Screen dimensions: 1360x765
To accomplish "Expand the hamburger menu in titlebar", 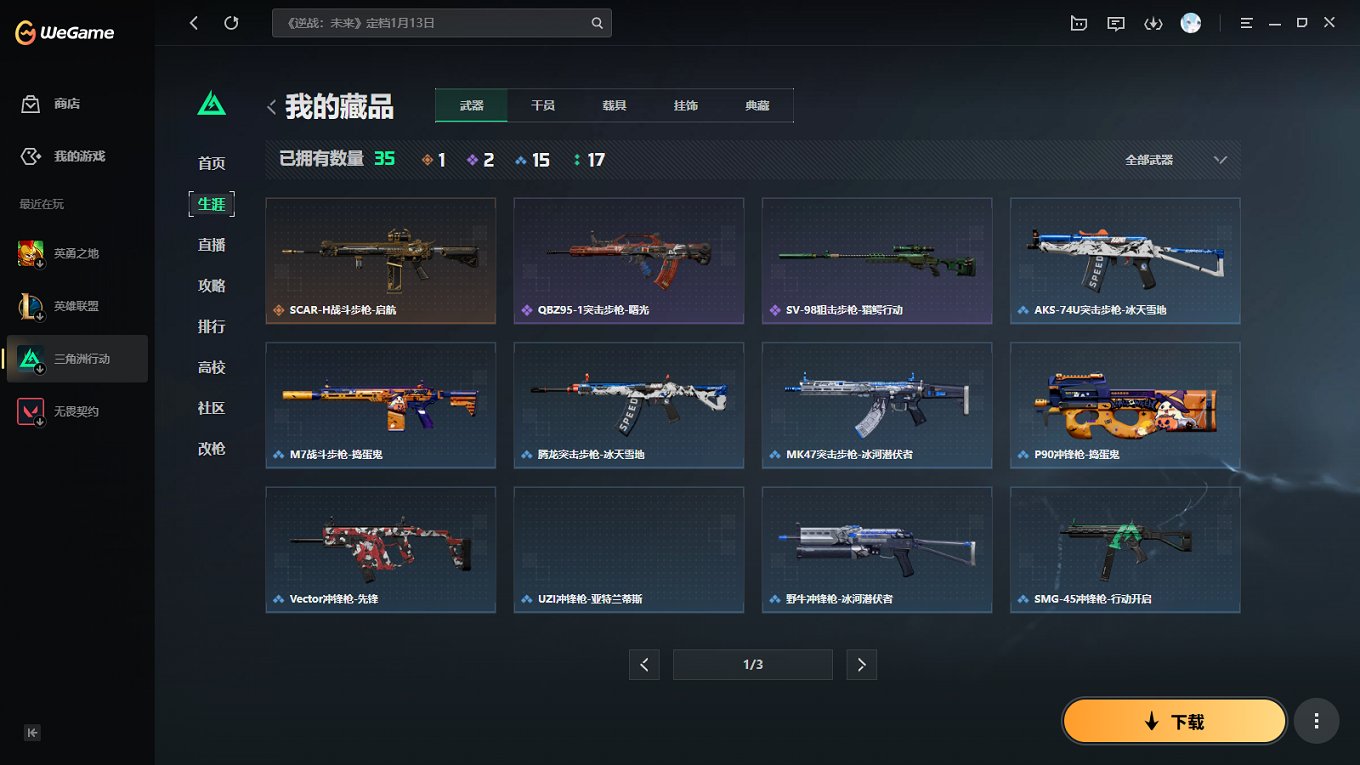I will tap(1245, 22).
